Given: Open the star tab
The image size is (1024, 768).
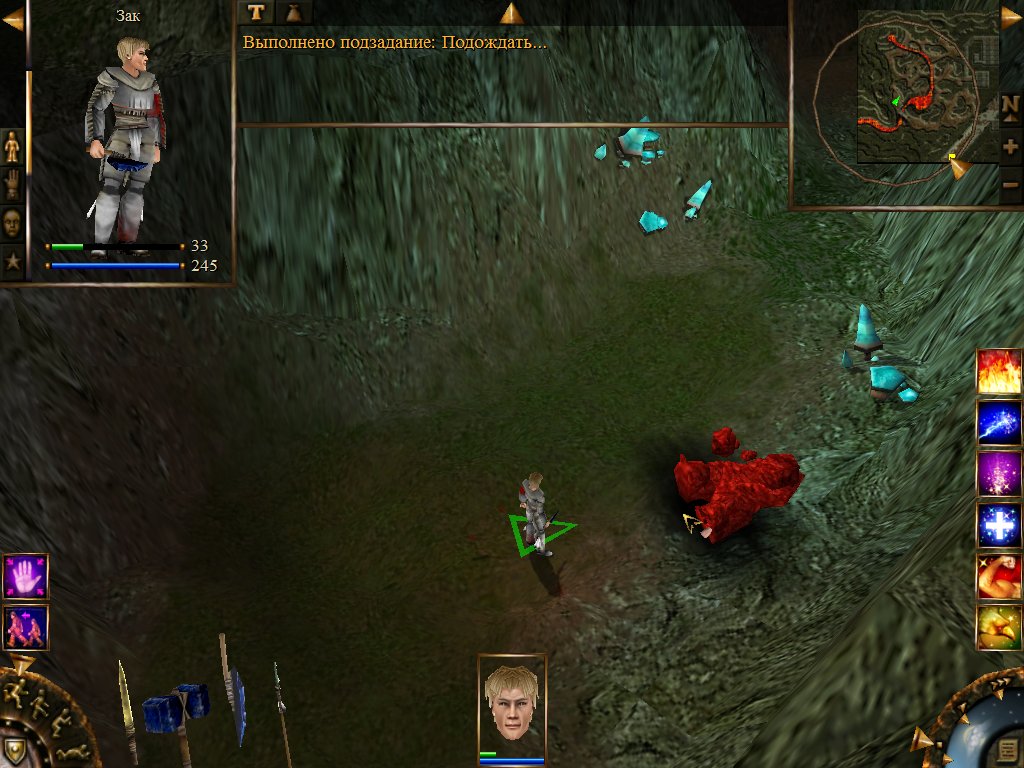Looking at the screenshot, I should (13, 262).
